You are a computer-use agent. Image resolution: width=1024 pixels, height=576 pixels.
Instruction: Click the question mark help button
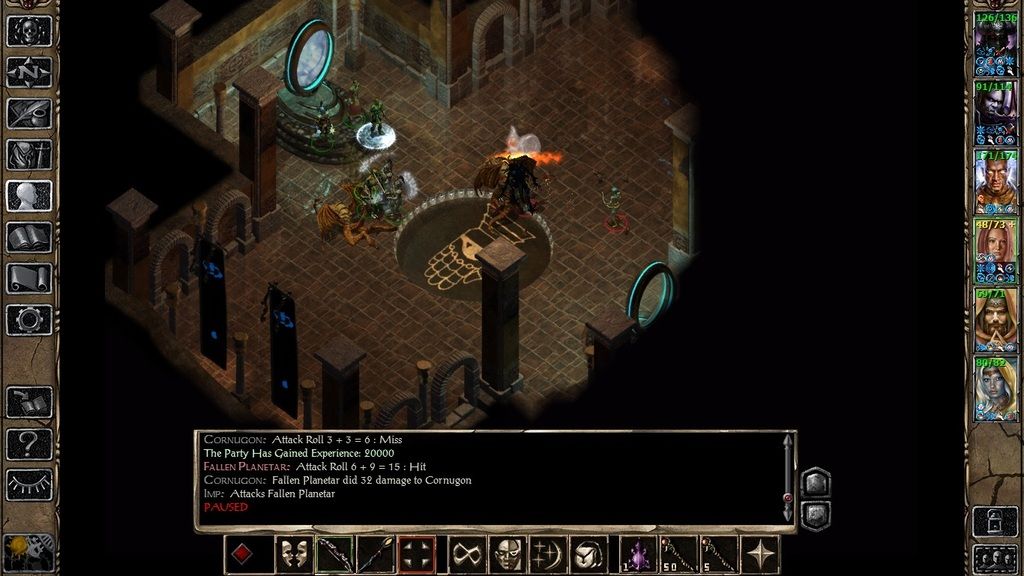tap(29, 443)
